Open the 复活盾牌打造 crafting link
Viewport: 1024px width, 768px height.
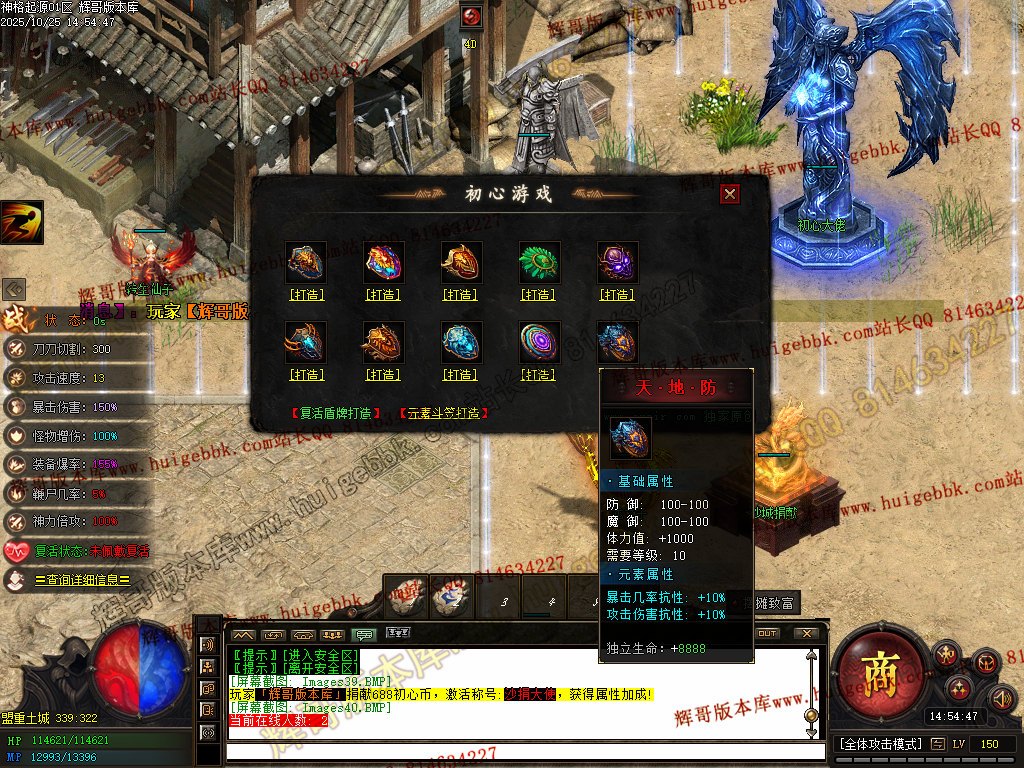tap(336, 413)
